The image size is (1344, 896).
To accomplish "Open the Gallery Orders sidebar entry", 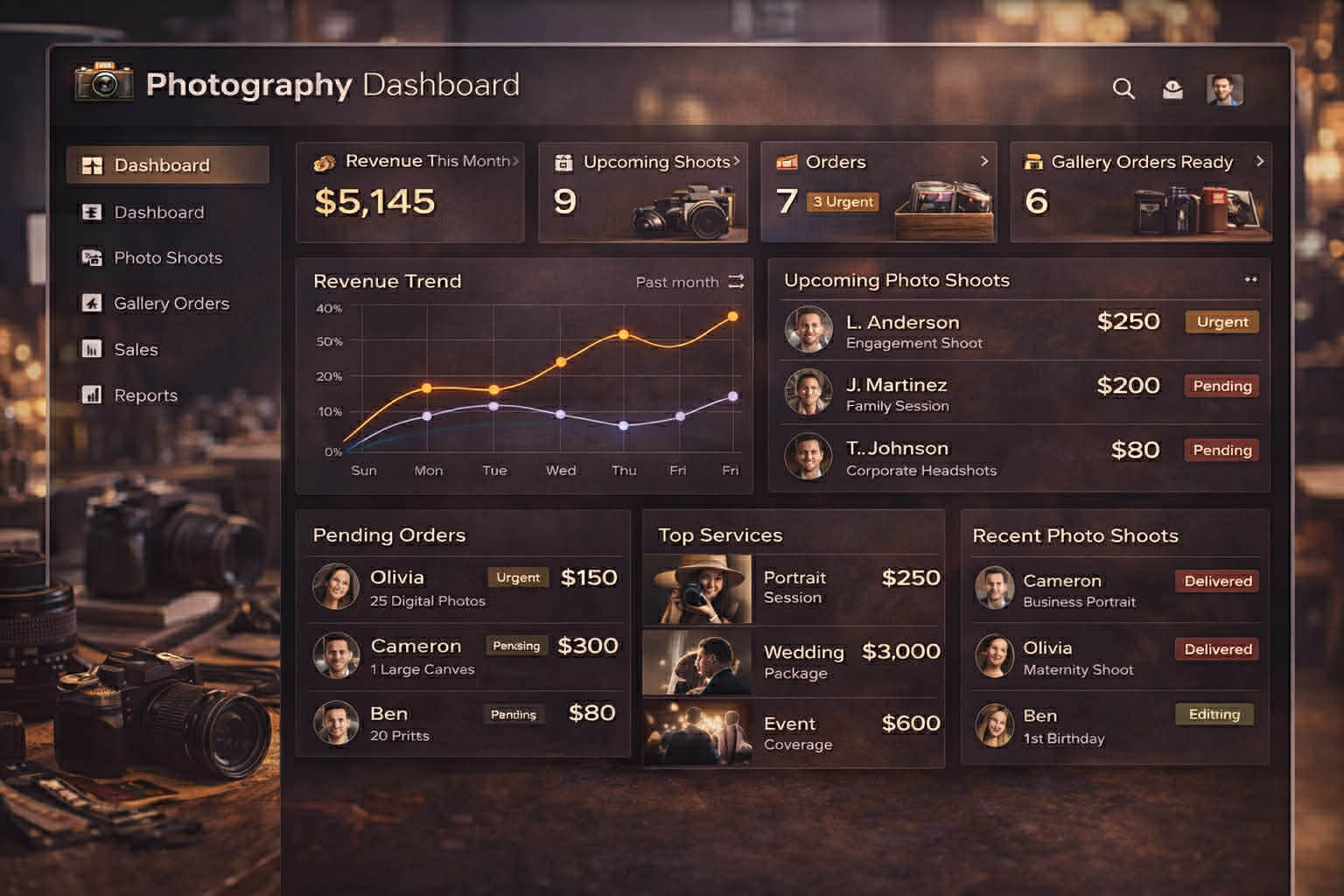I will click(x=171, y=304).
